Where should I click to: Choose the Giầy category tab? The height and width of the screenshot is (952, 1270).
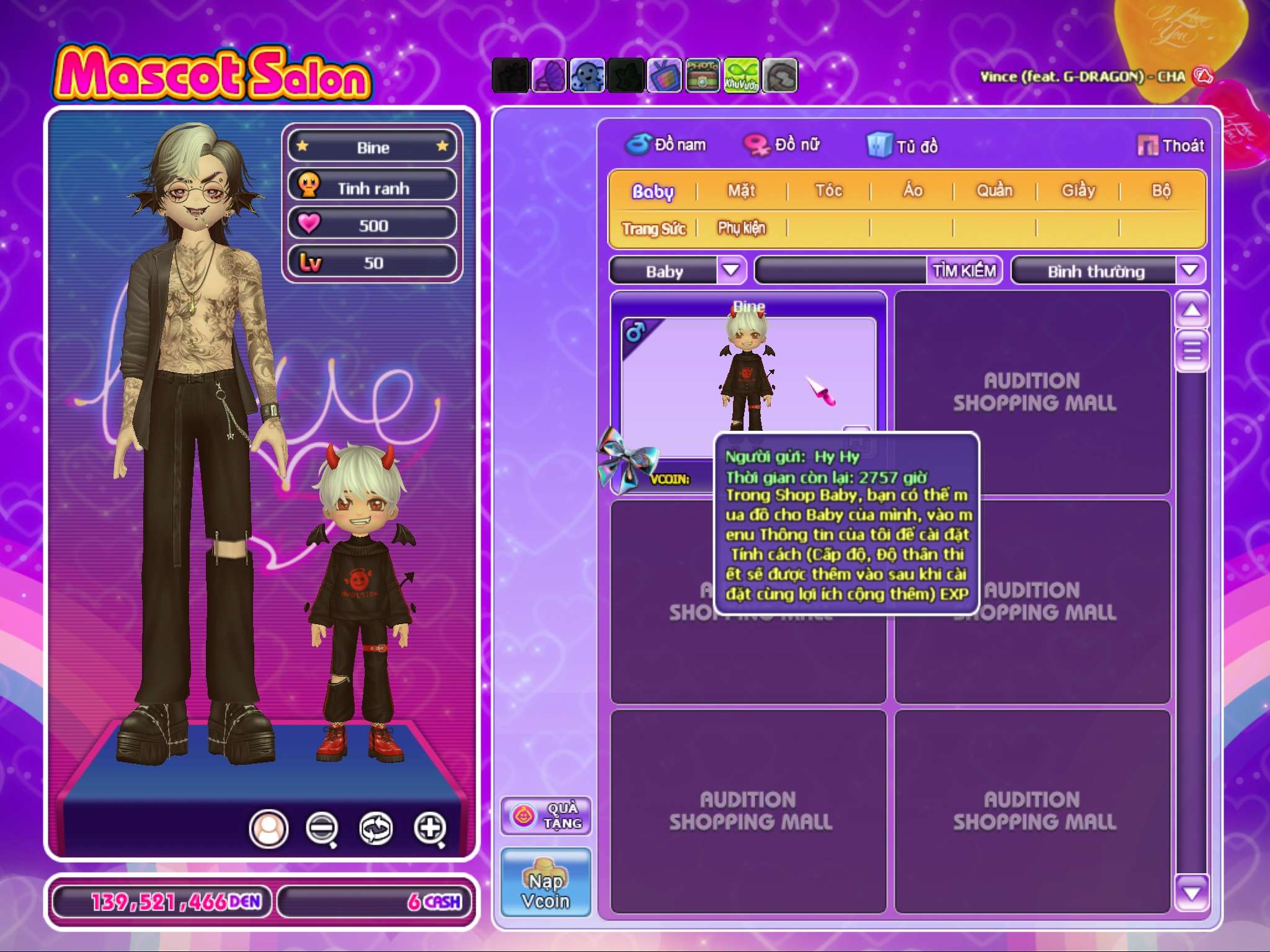pos(1078,191)
